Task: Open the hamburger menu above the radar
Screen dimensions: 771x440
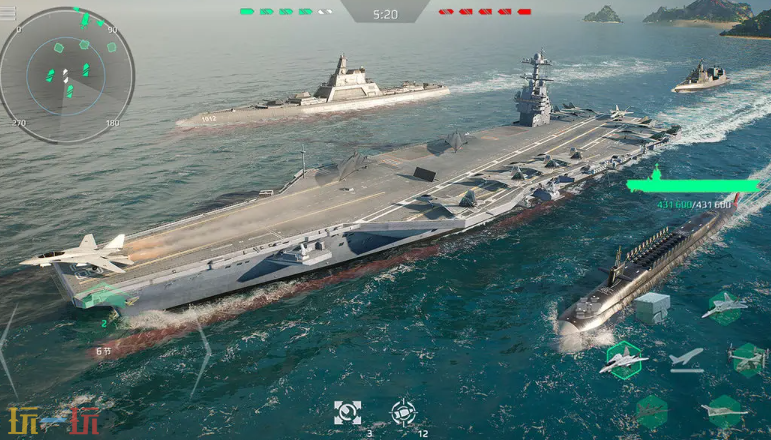Action: click(8, 14)
